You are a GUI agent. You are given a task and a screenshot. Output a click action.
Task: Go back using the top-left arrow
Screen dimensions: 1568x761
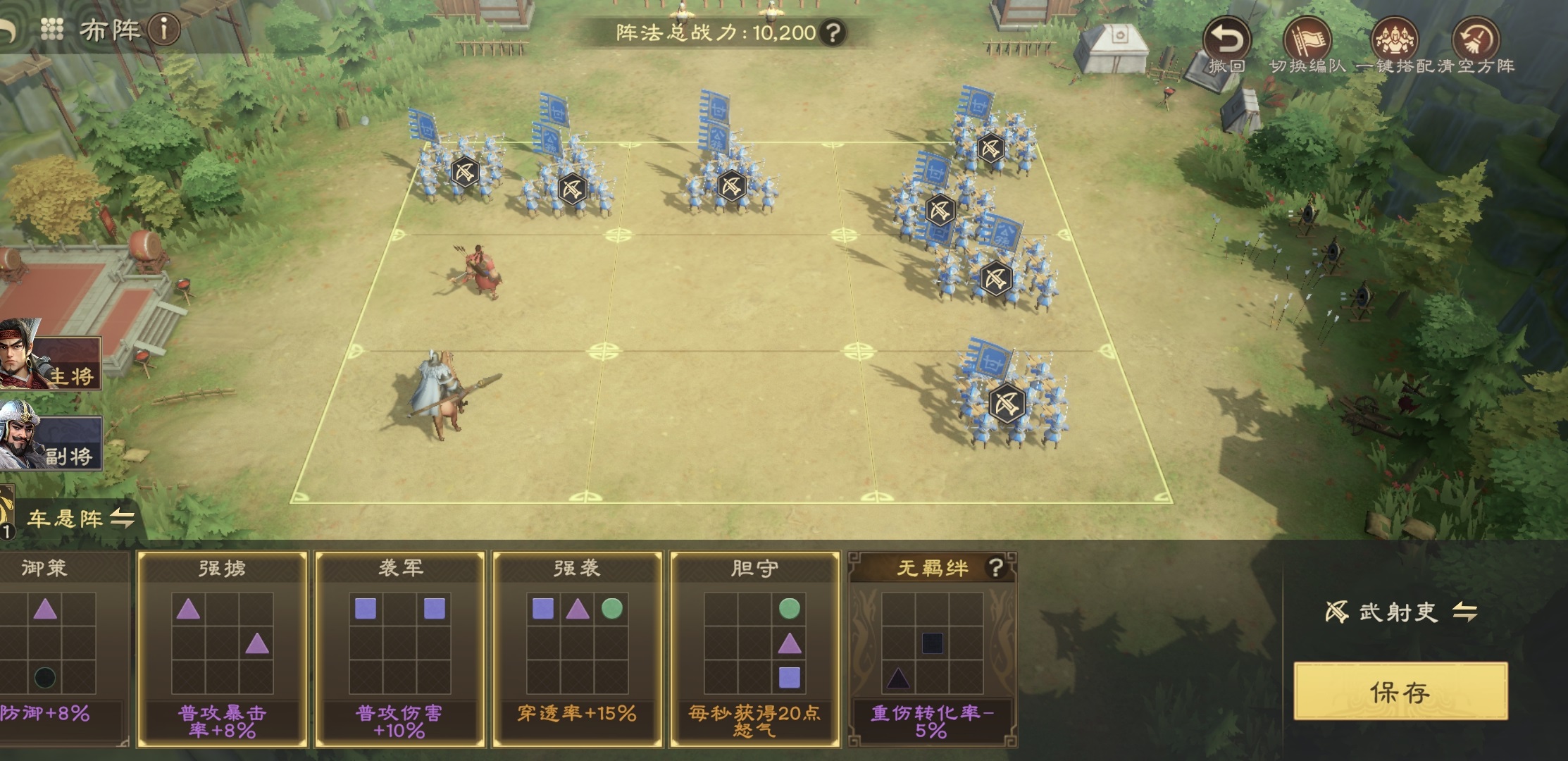[x=7, y=31]
